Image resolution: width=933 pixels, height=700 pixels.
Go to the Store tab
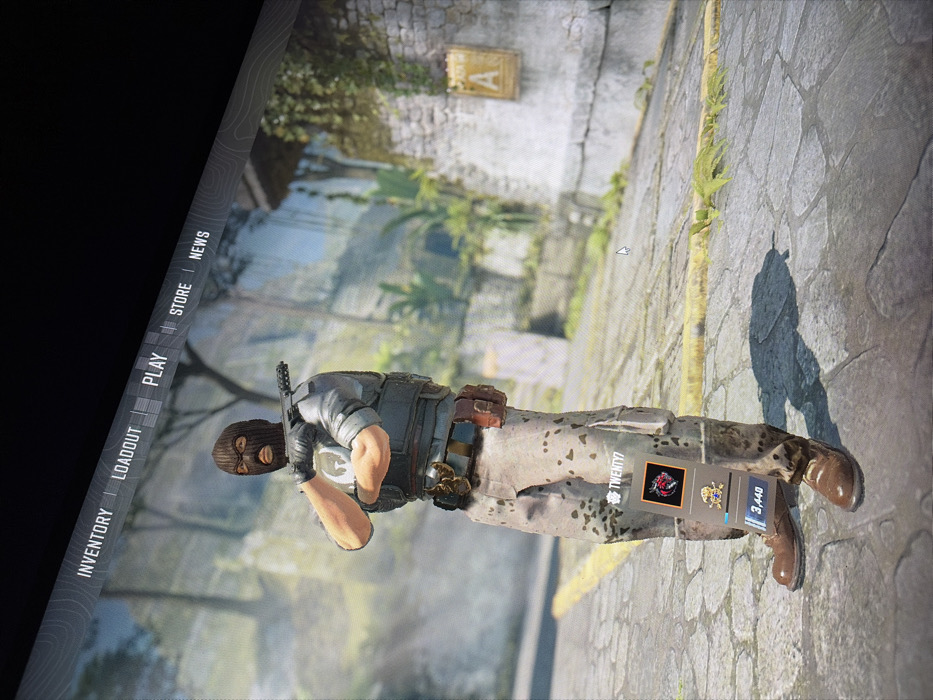pyautogui.click(x=180, y=299)
